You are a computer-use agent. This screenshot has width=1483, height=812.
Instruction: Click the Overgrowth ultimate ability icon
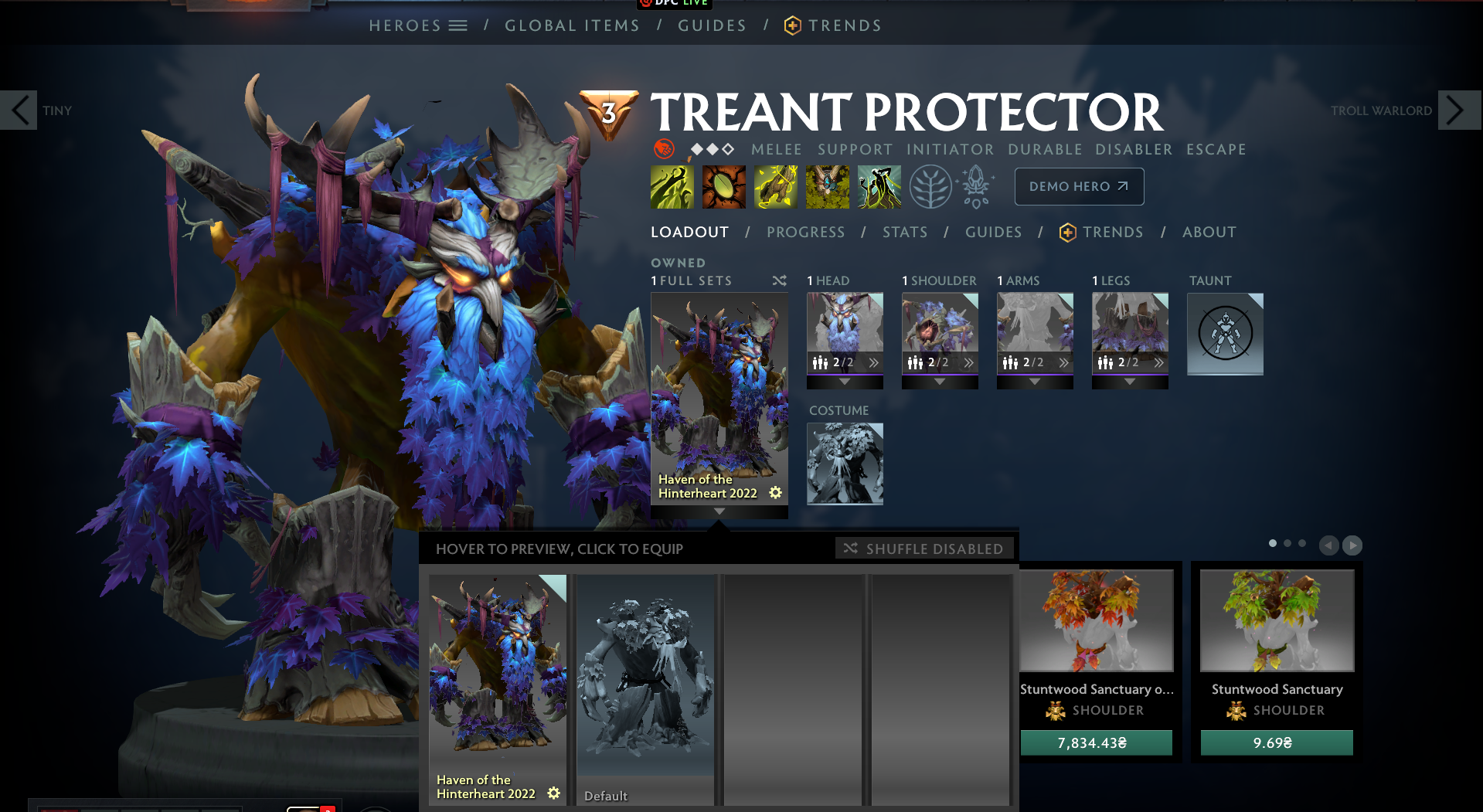(x=879, y=186)
